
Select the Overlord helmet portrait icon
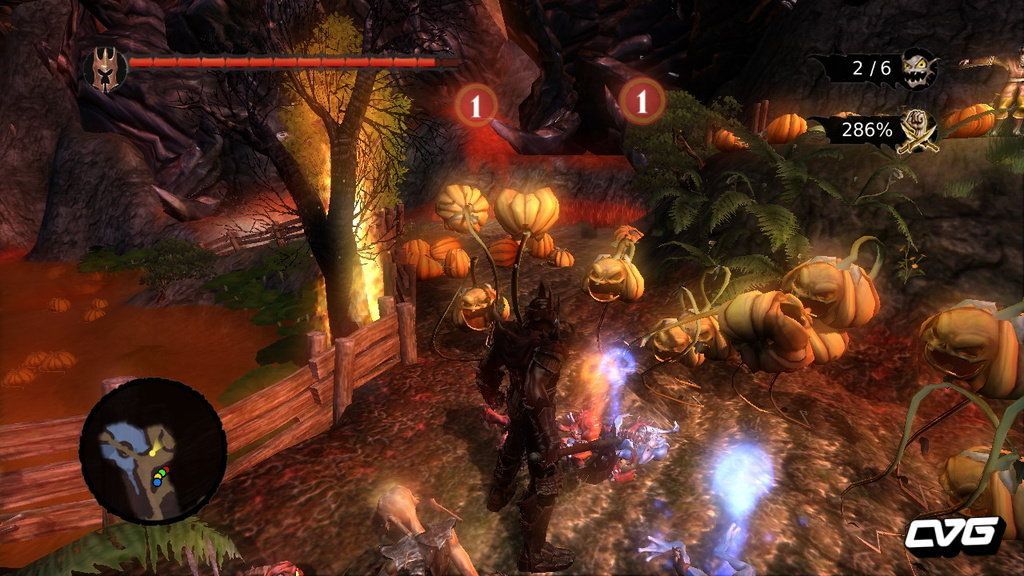(x=104, y=69)
